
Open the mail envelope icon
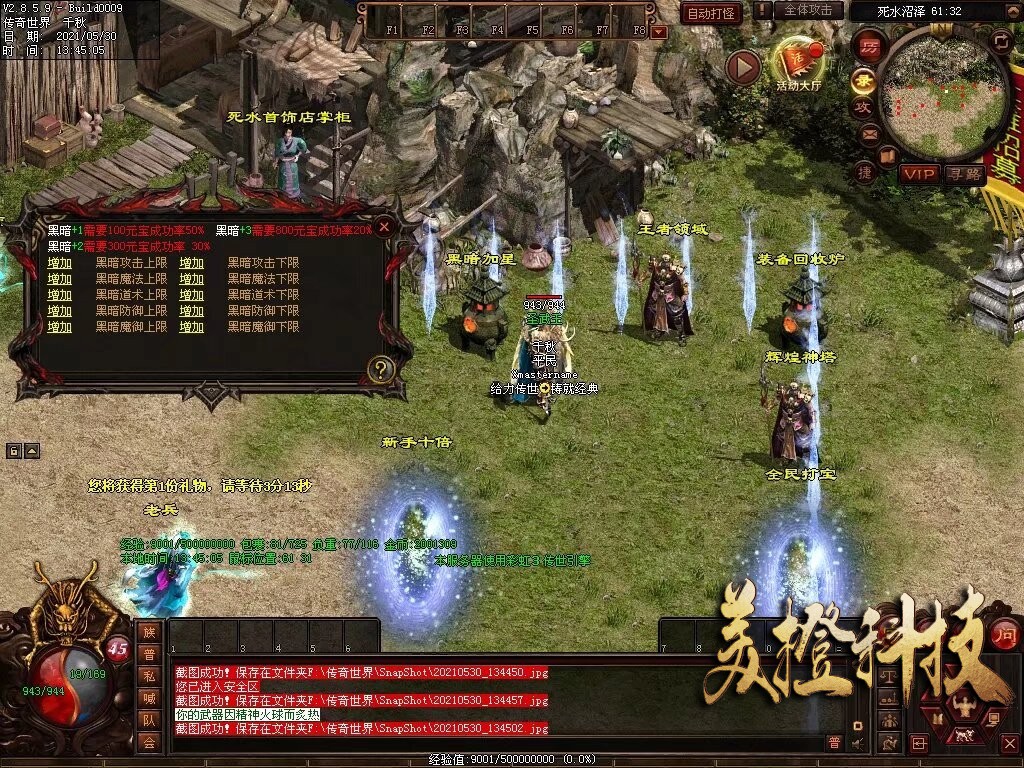868,133
